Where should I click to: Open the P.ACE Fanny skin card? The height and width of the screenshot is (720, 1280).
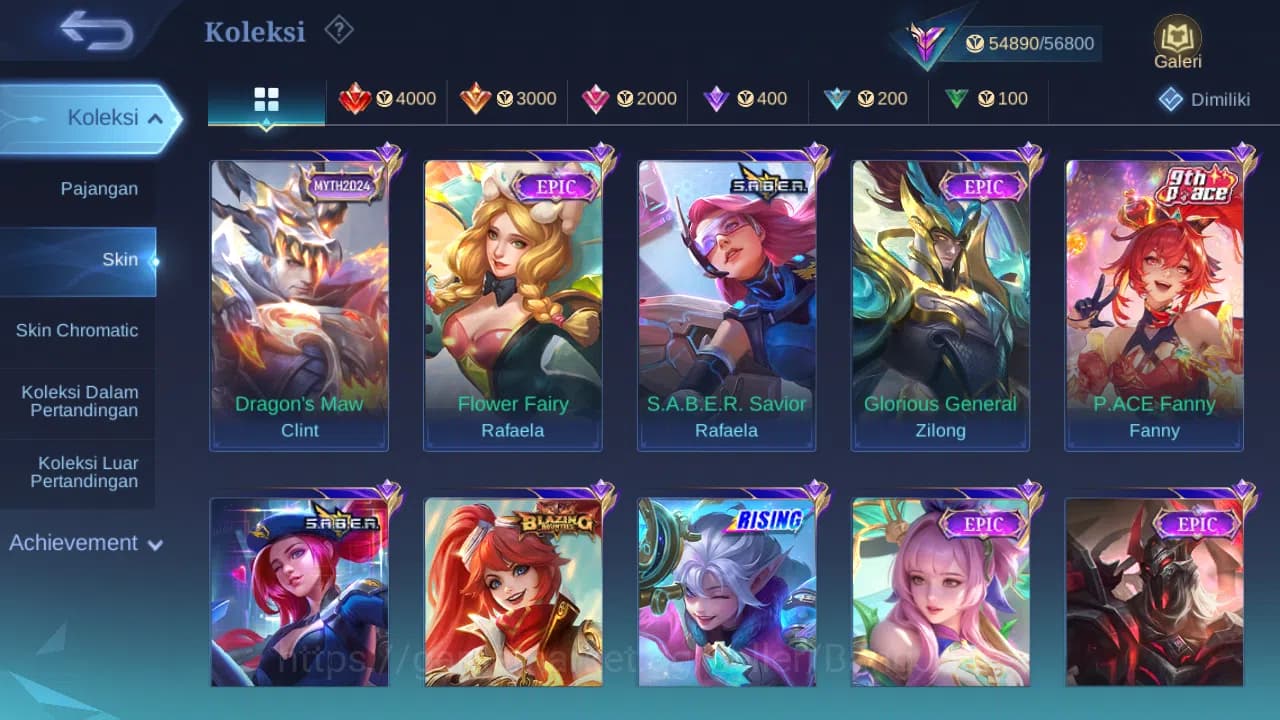click(x=1154, y=300)
